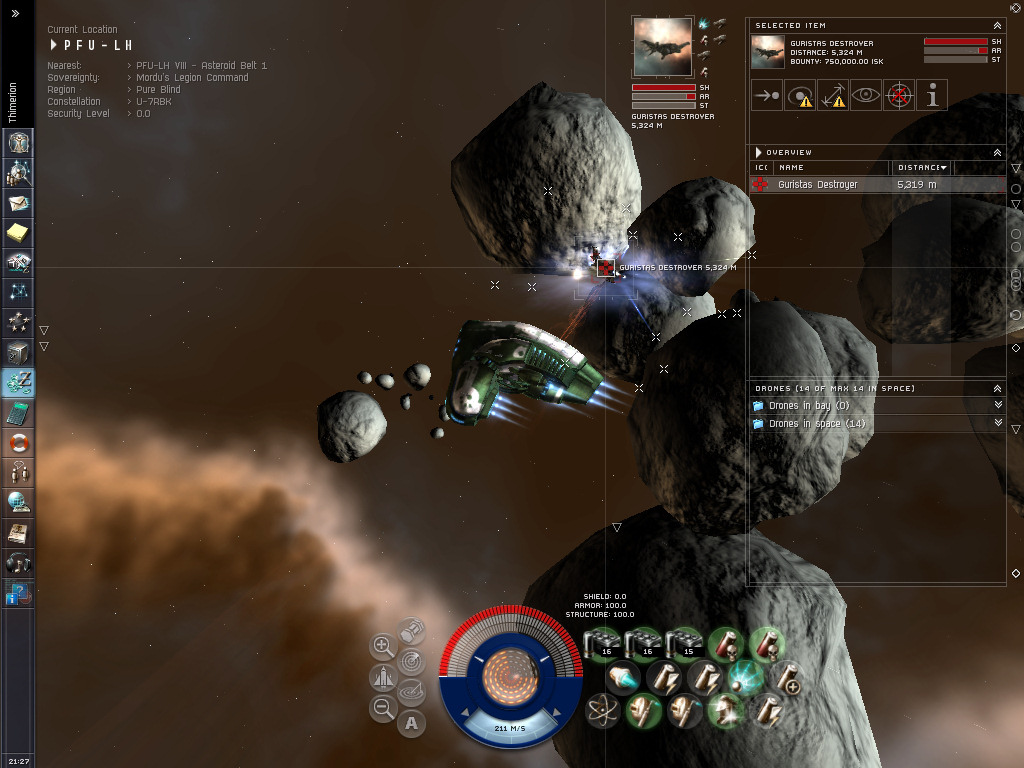Keep at range from the selected target
The height and width of the screenshot is (768, 1024).
[833, 96]
